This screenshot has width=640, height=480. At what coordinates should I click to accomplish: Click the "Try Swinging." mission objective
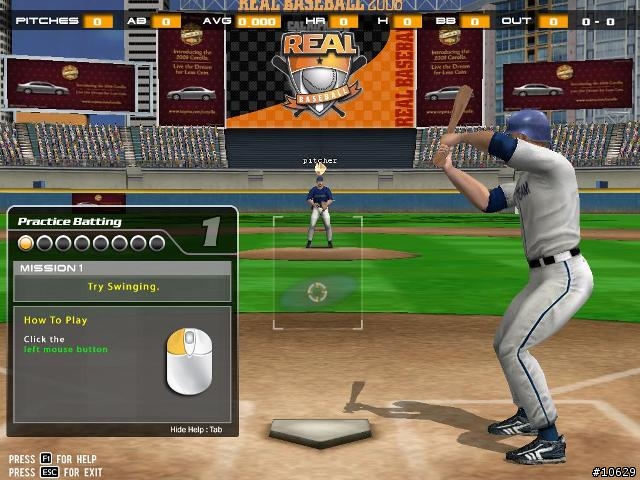click(x=123, y=286)
